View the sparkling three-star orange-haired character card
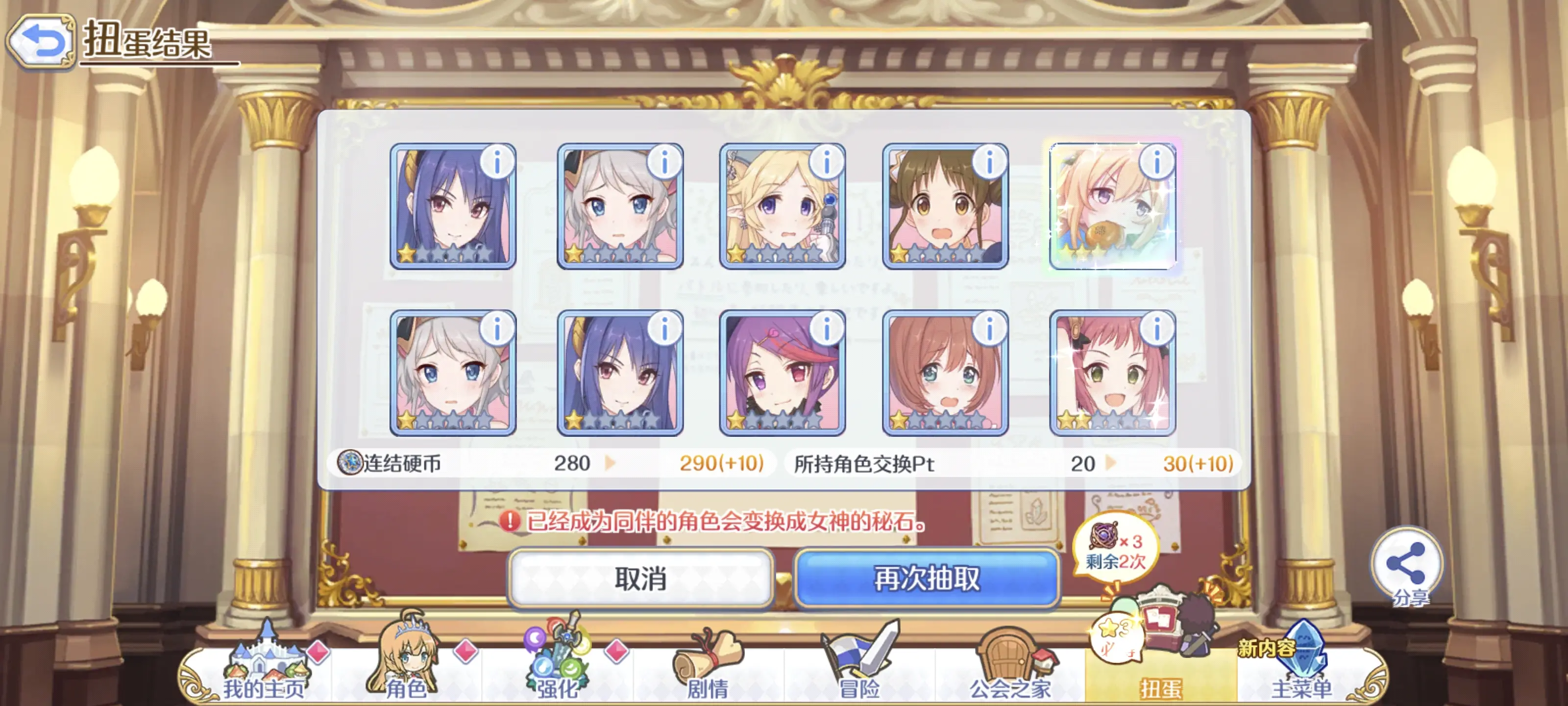Image resolution: width=1568 pixels, height=706 pixels. click(1111, 207)
